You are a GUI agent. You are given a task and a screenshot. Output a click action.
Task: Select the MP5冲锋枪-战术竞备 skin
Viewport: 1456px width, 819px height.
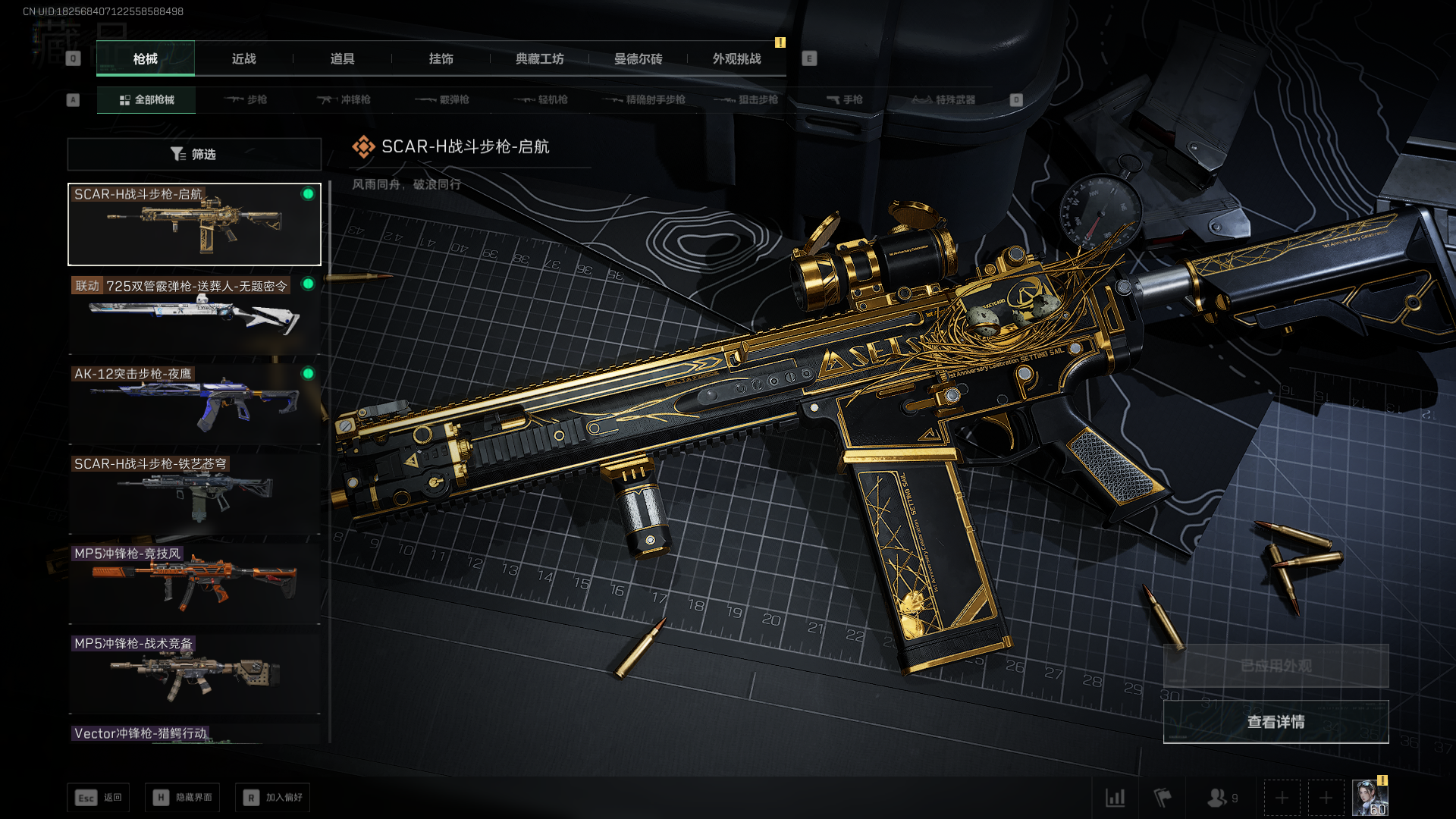pyautogui.click(x=194, y=673)
